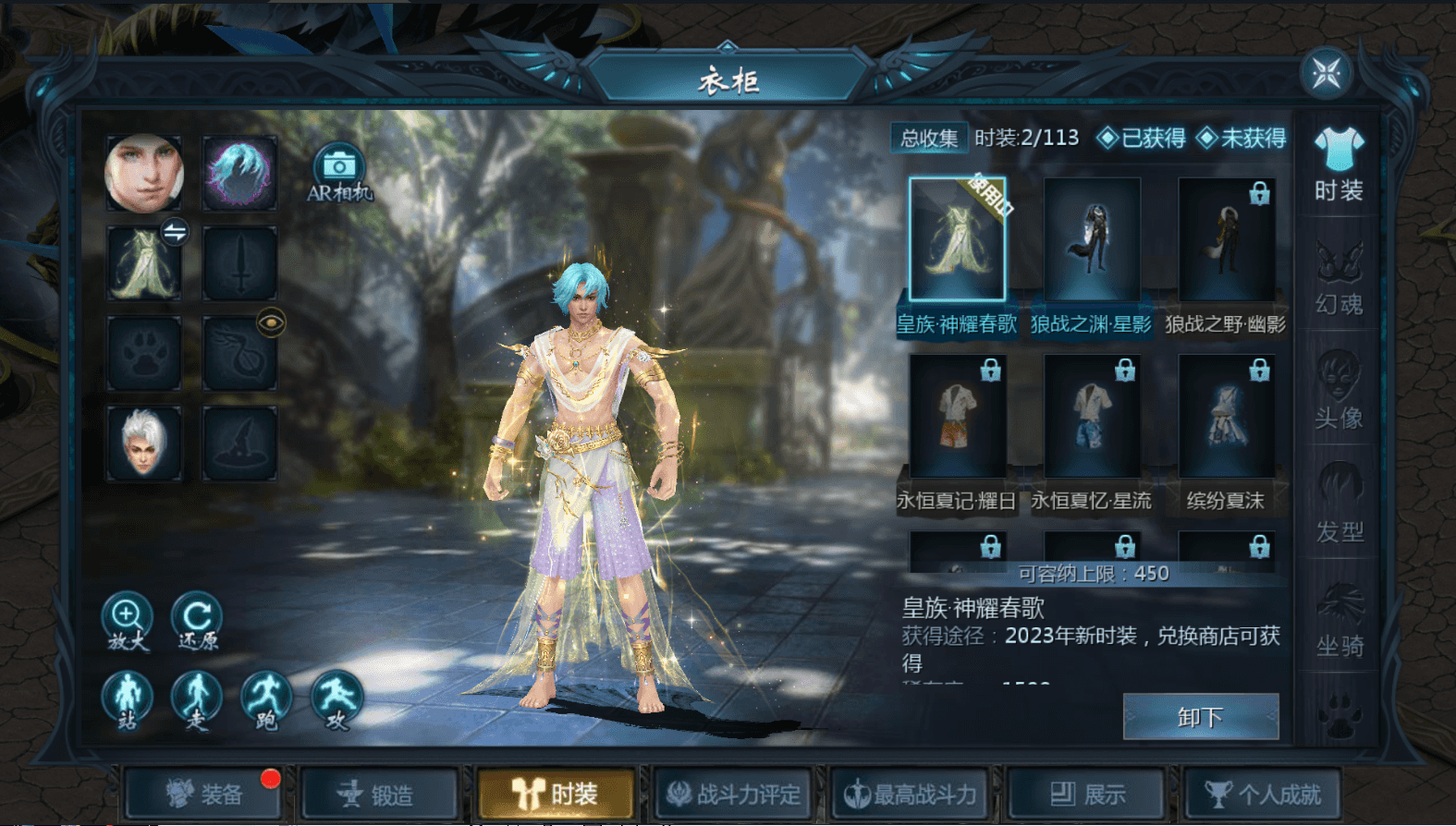Switch to the 锻造 forging tab
Screen dimensions: 1456x826
[379, 794]
